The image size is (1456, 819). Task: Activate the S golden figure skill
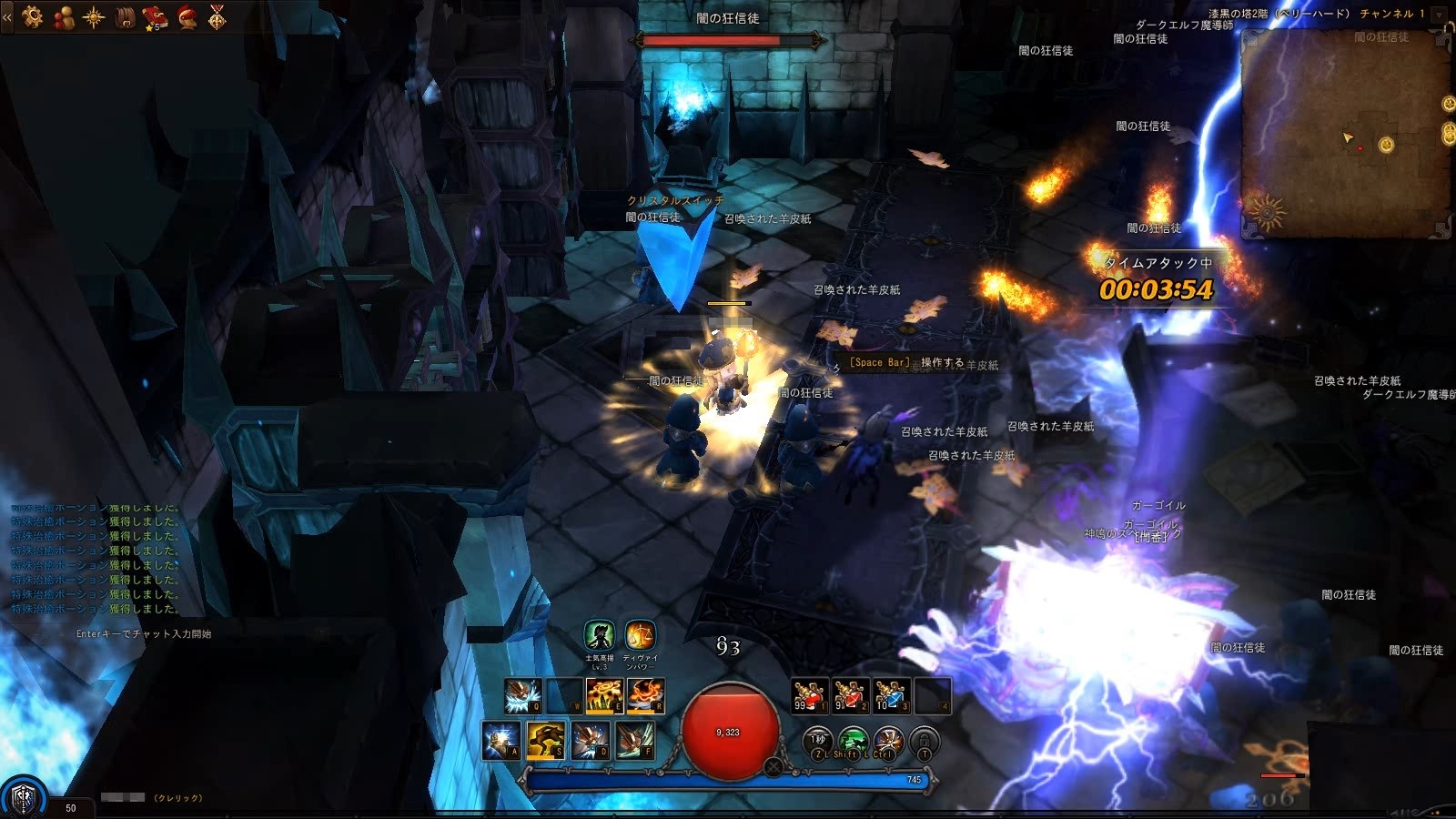pos(545,741)
